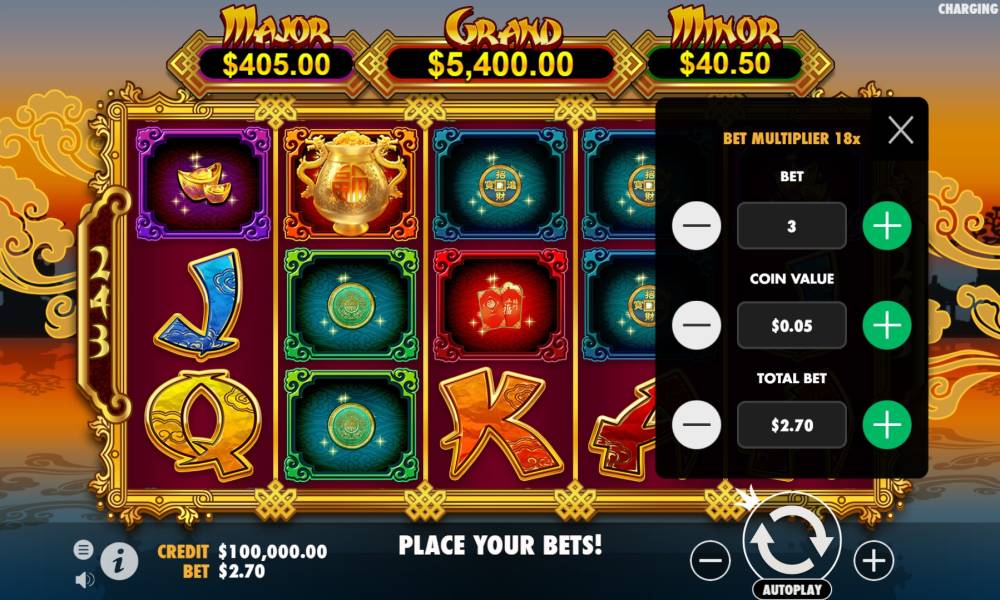This screenshot has width=1000, height=600.
Task: Reduce the Total Bet amount
Action: pos(697,425)
